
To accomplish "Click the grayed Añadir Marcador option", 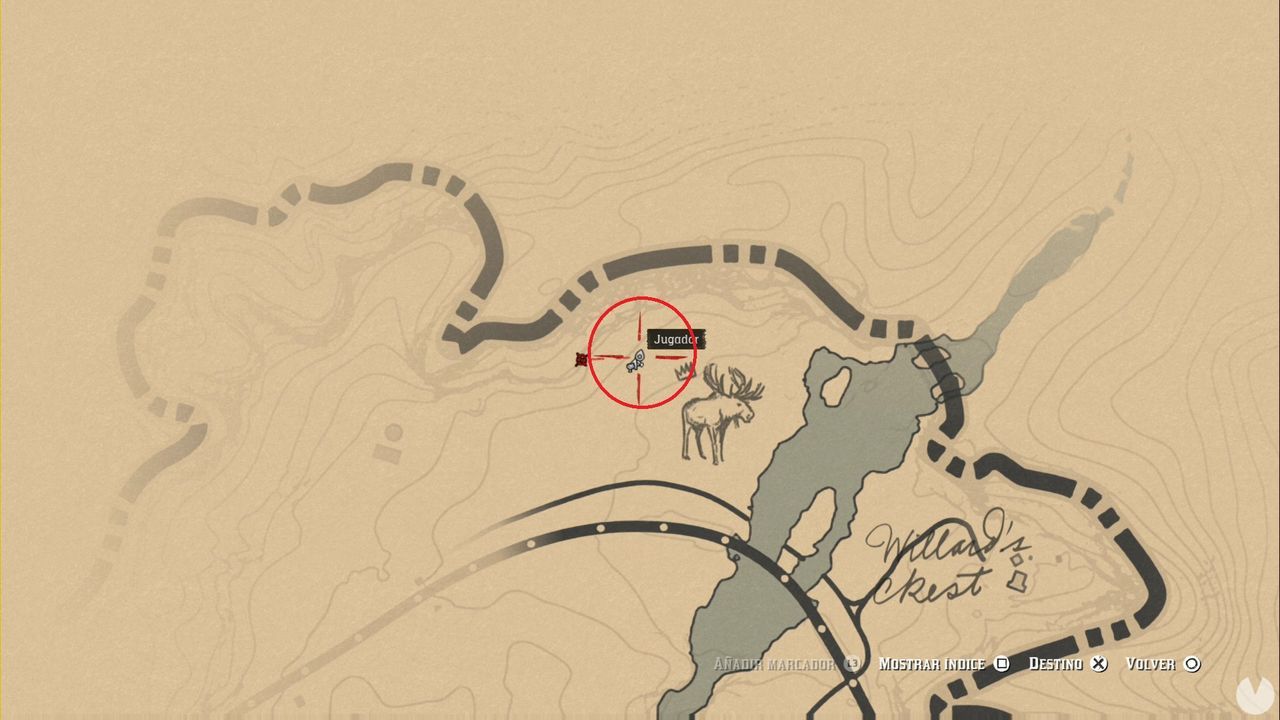I will 775,663.
